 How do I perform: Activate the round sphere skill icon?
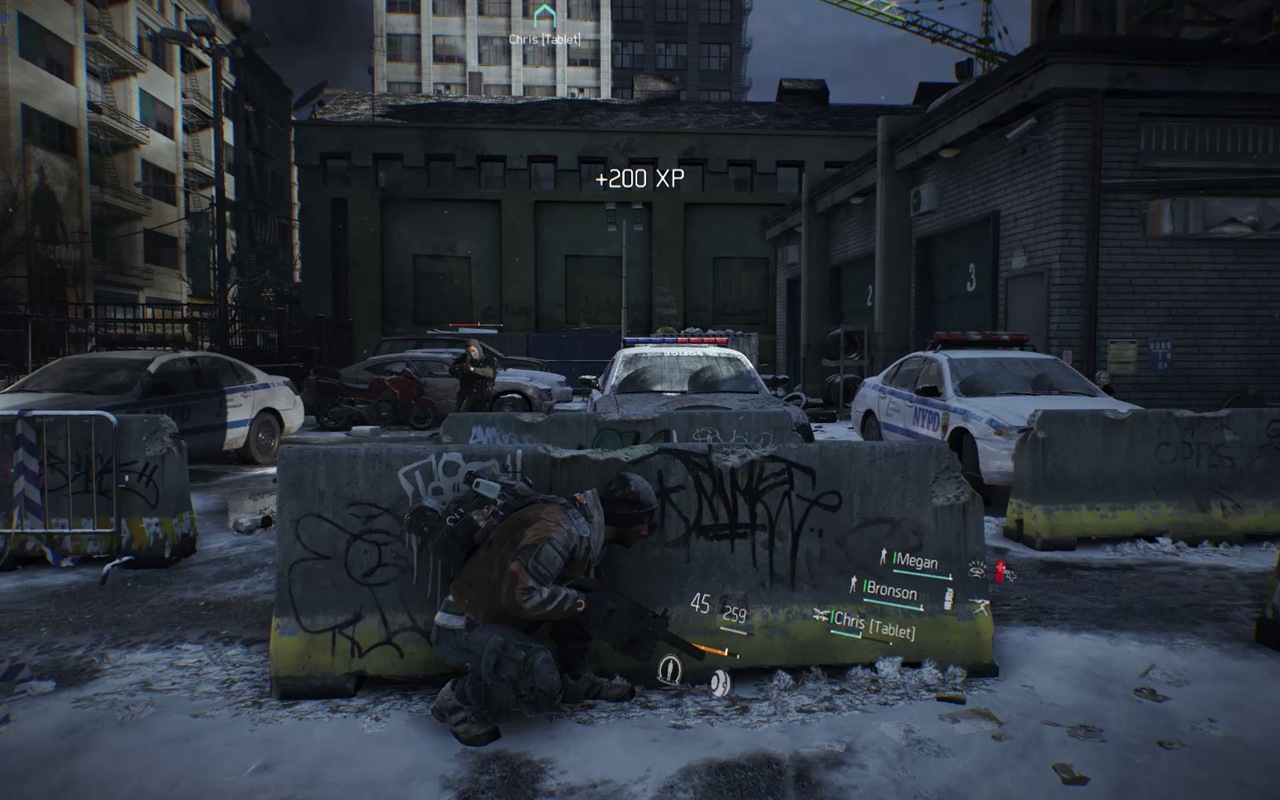(720, 683)
